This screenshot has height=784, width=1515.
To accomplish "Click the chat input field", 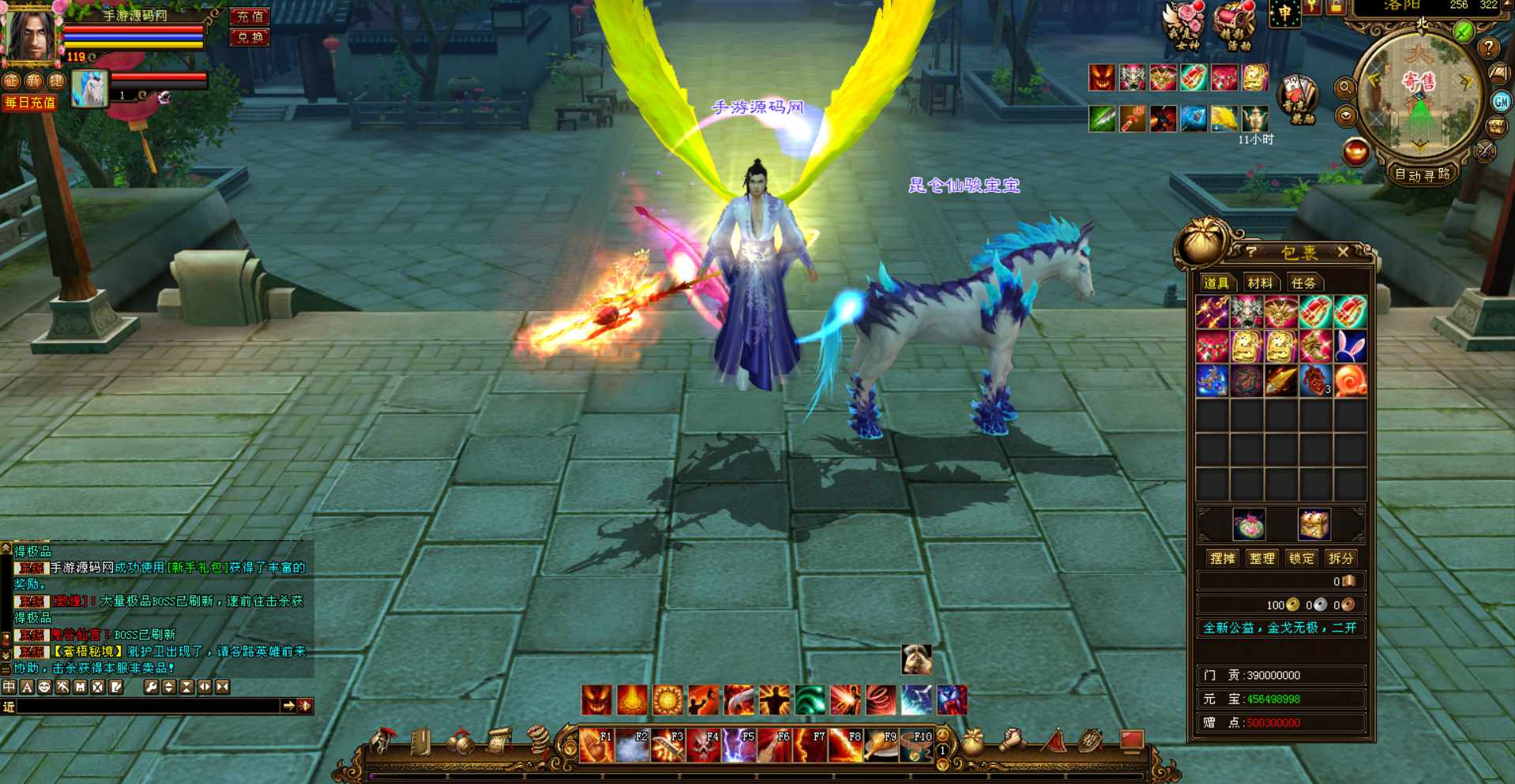I will [148, 706].
